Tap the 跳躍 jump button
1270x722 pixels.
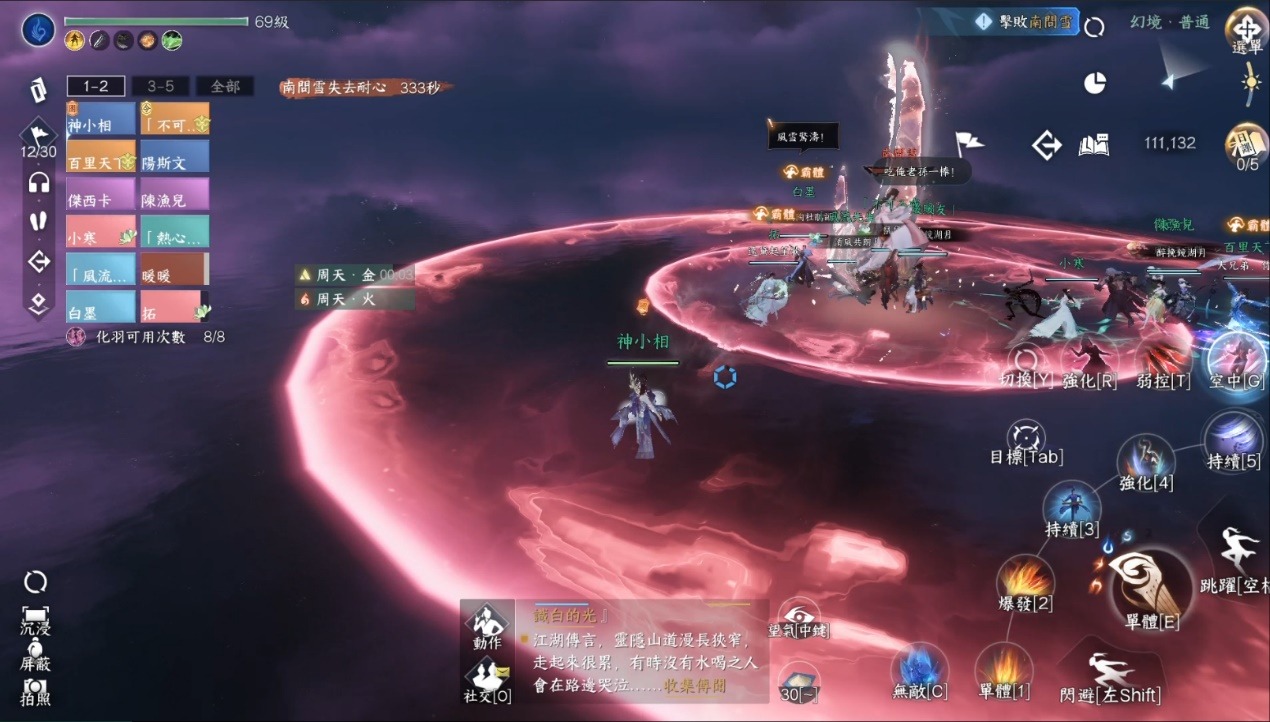[1238, 560]
